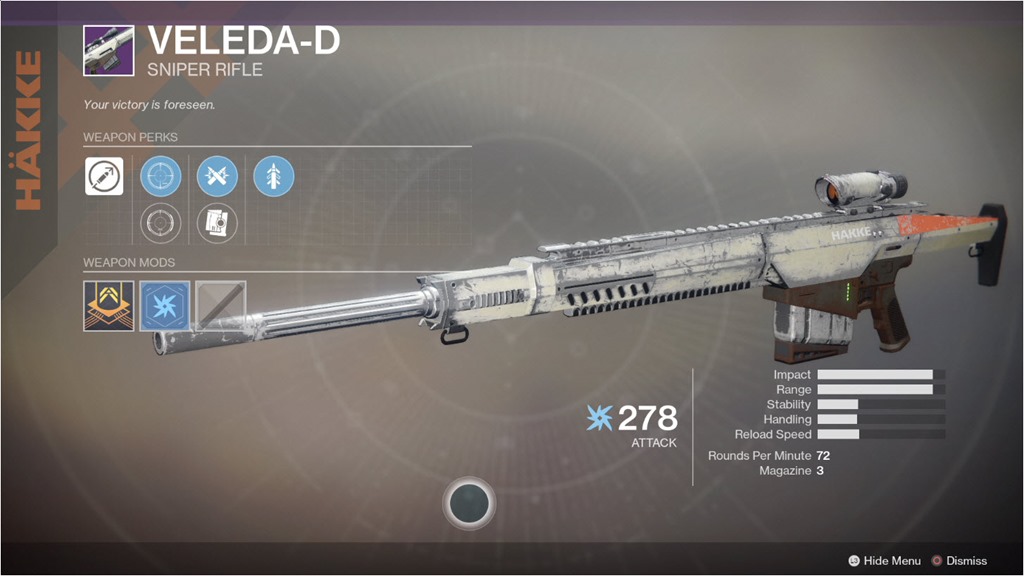
Task: Select the white square intrinsic perk icon
Action: pyautogui.click(x=104, y=176)
